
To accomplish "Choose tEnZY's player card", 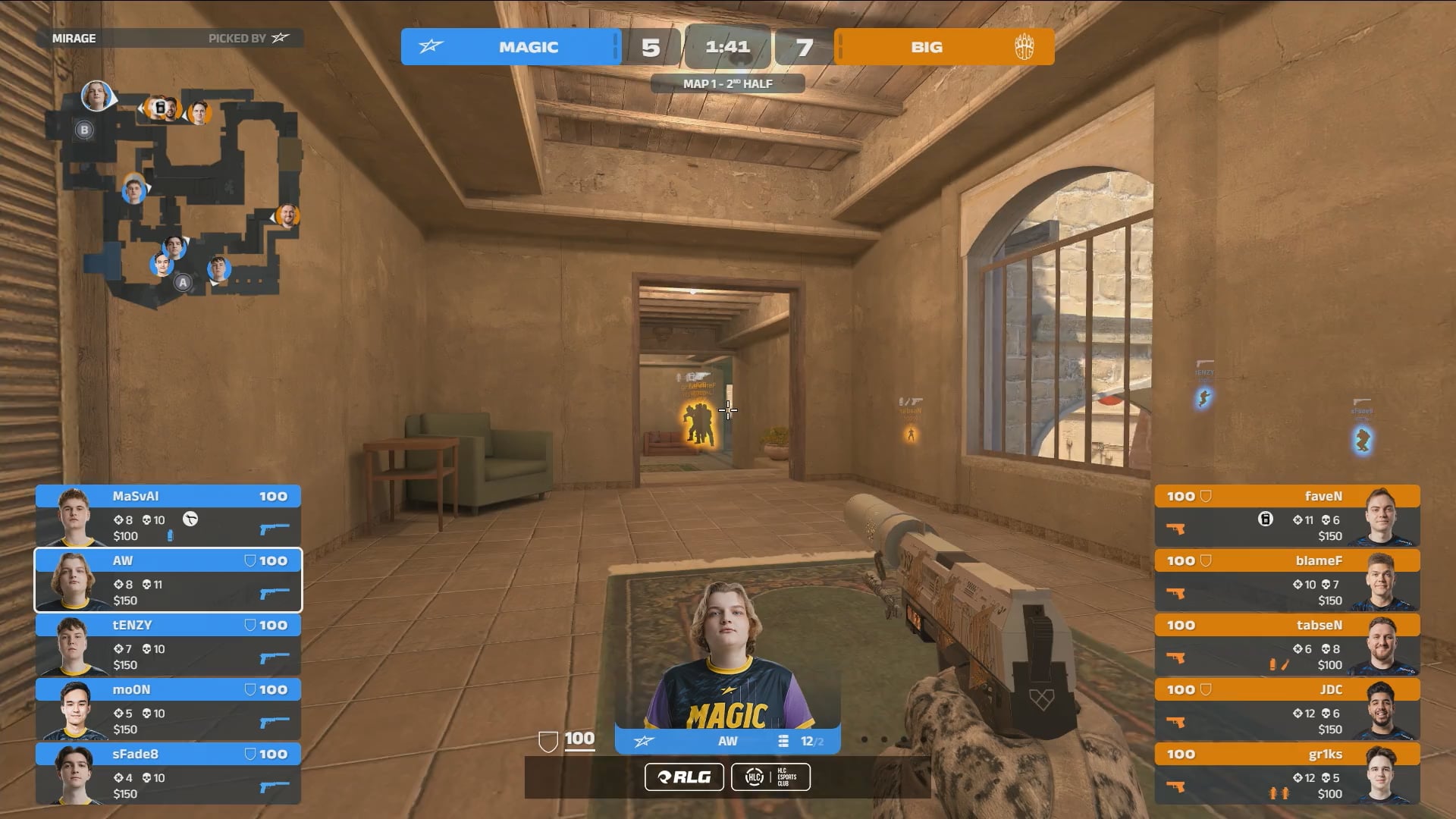I will (168, 645).
